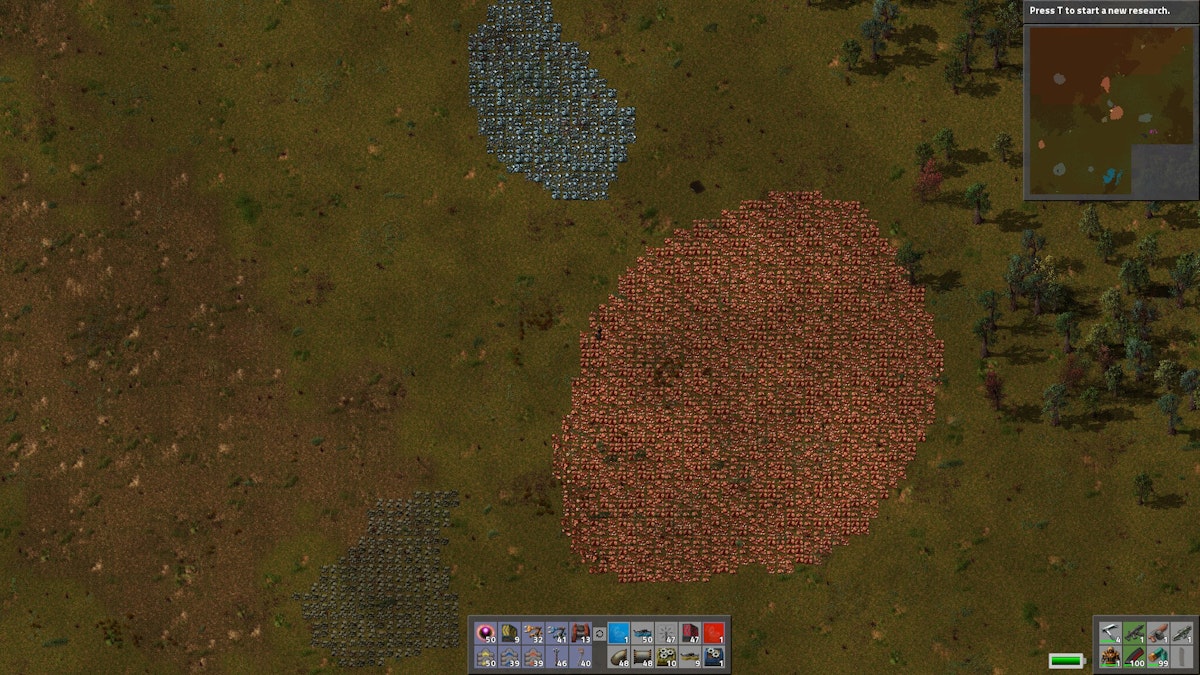
Task: Choose the red deconstruction planner slot
Action: pos(714,633)
